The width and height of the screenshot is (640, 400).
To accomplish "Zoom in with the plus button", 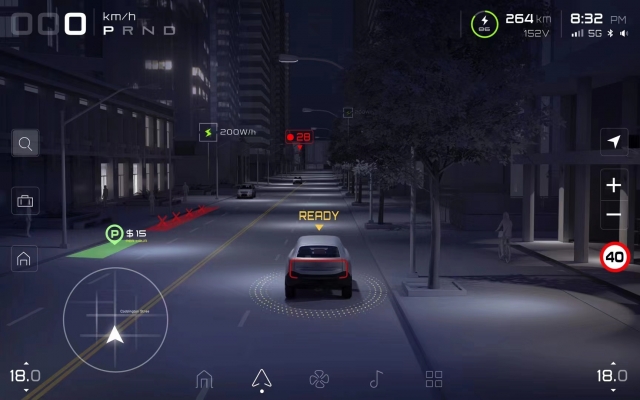I will coord(614,185).
